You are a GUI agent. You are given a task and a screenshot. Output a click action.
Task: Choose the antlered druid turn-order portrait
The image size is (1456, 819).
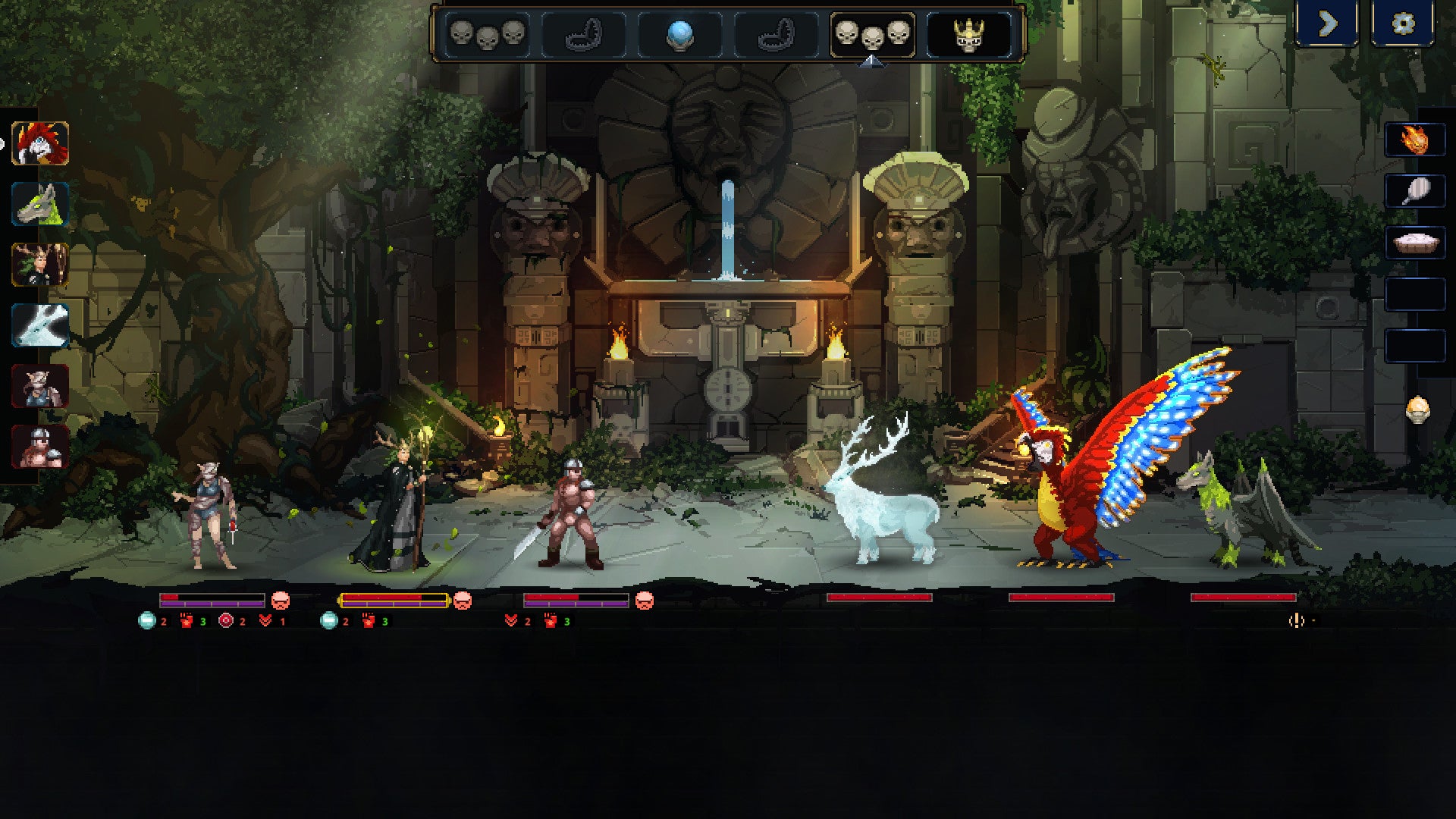coord(40,265)
